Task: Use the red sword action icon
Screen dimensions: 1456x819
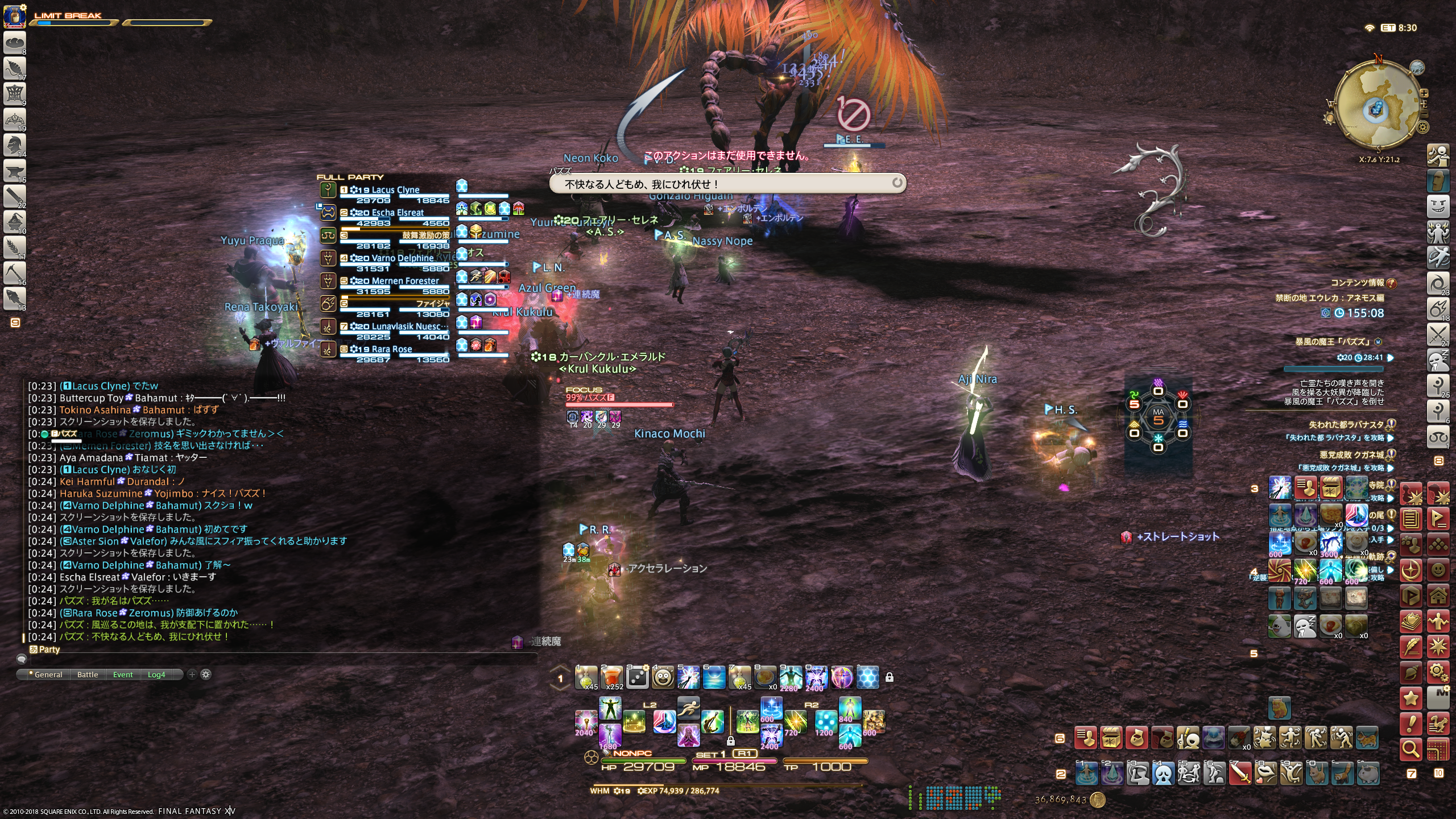Action: click(1240, 773)
